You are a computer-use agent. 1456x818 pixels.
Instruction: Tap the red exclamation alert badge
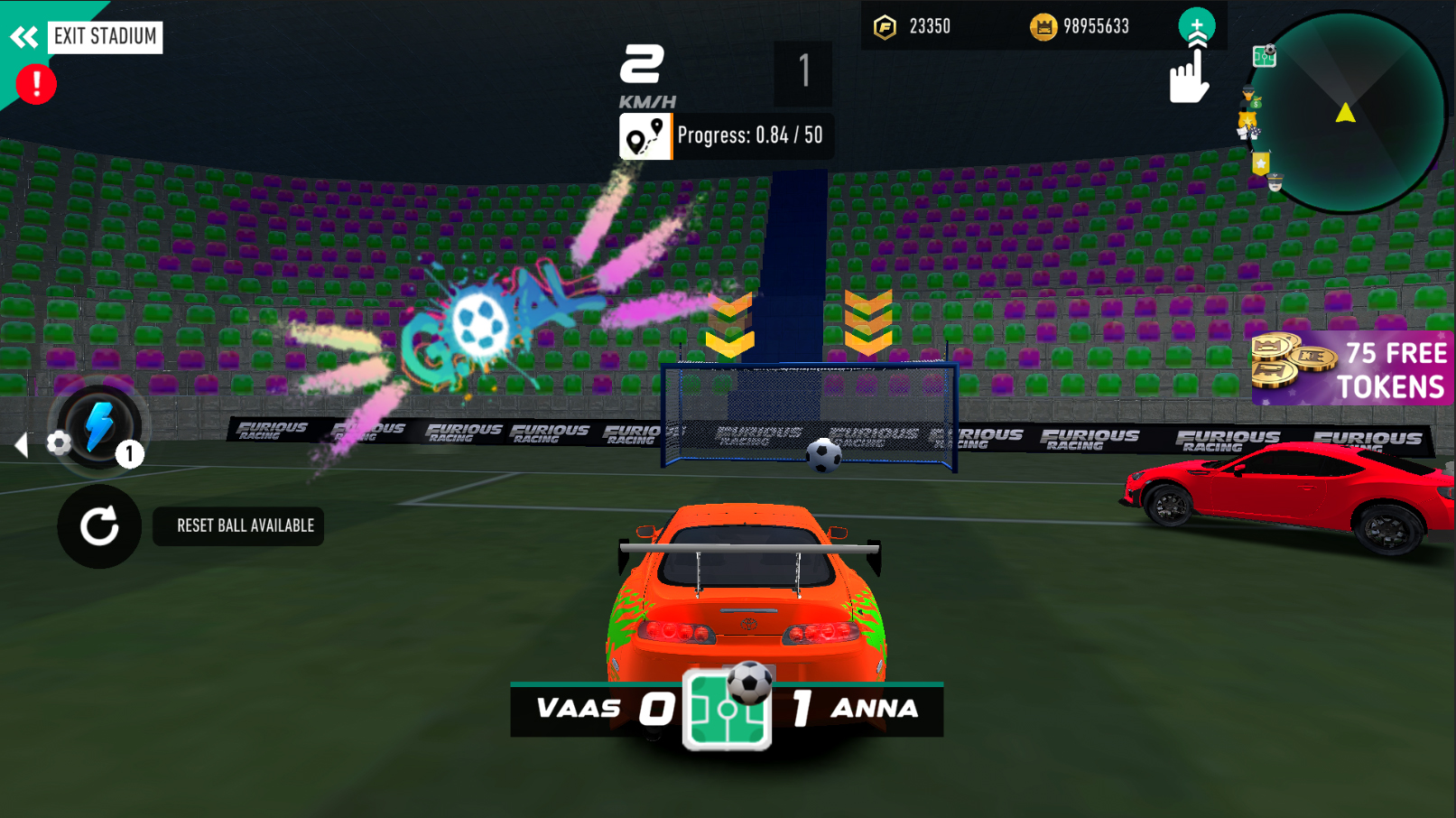coord(34,83)
